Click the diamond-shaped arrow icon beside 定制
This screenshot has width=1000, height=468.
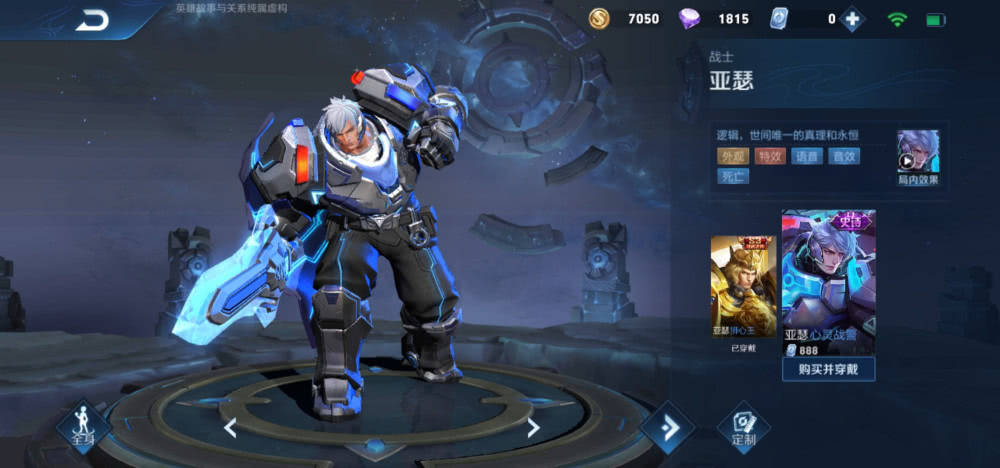[667, 428]
